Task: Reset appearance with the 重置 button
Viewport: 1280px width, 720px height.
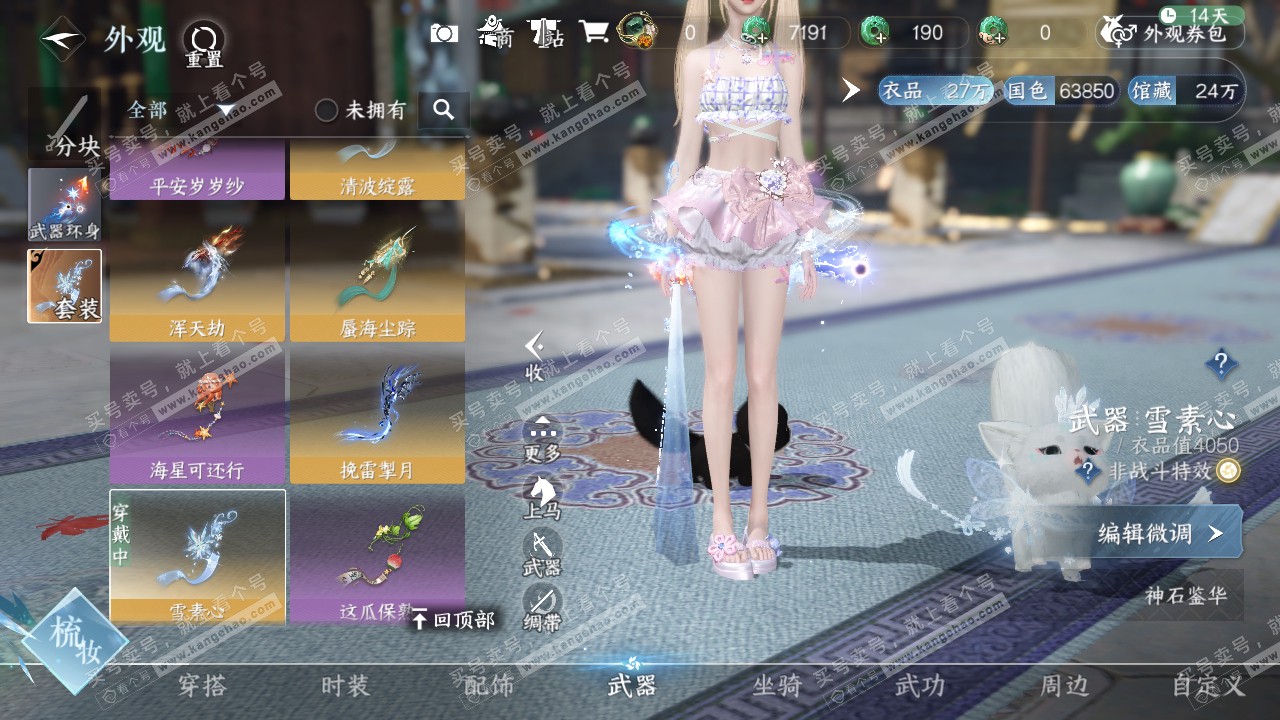Action: [204, 44]
